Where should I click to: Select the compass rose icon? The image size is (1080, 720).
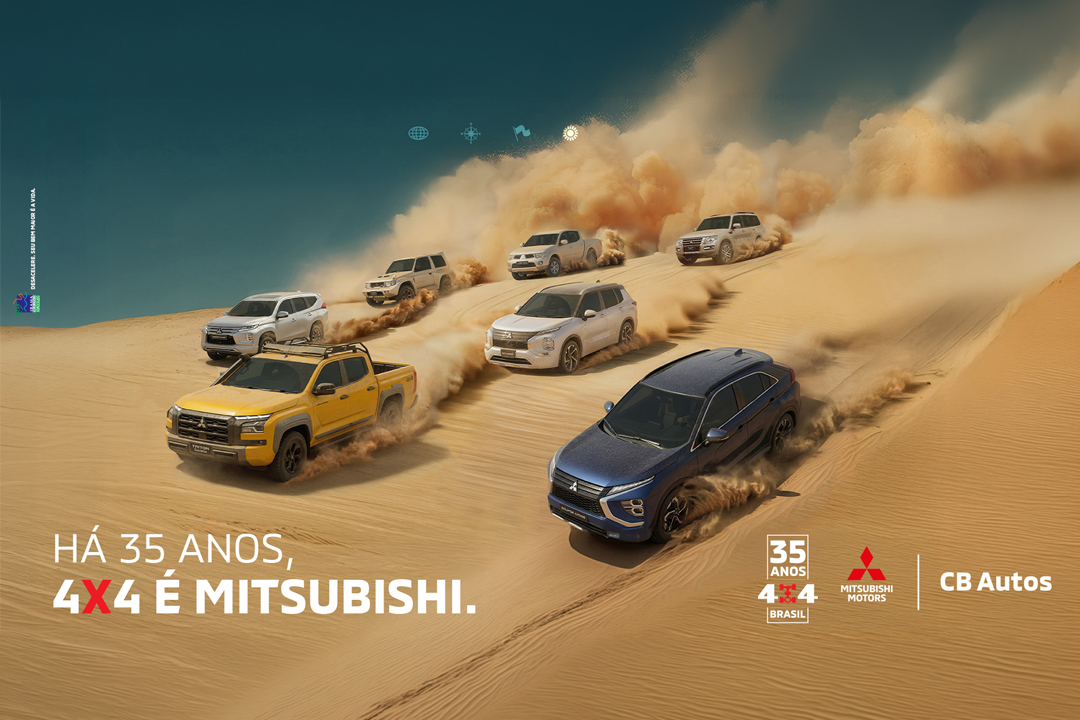click(470, 133)
